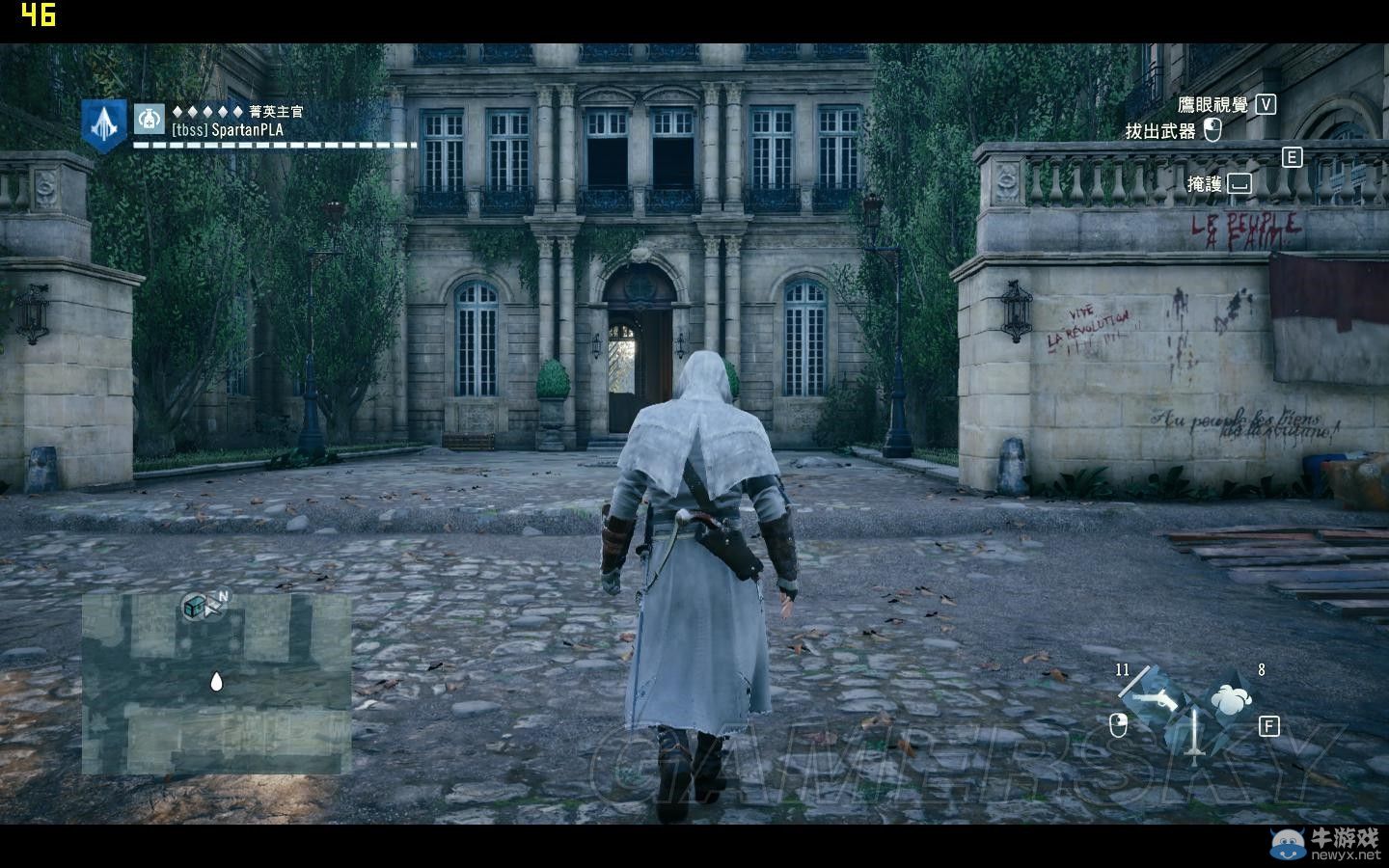
Task: Select the treasure chest marker on minimap
Action: [x=195, y=606]
